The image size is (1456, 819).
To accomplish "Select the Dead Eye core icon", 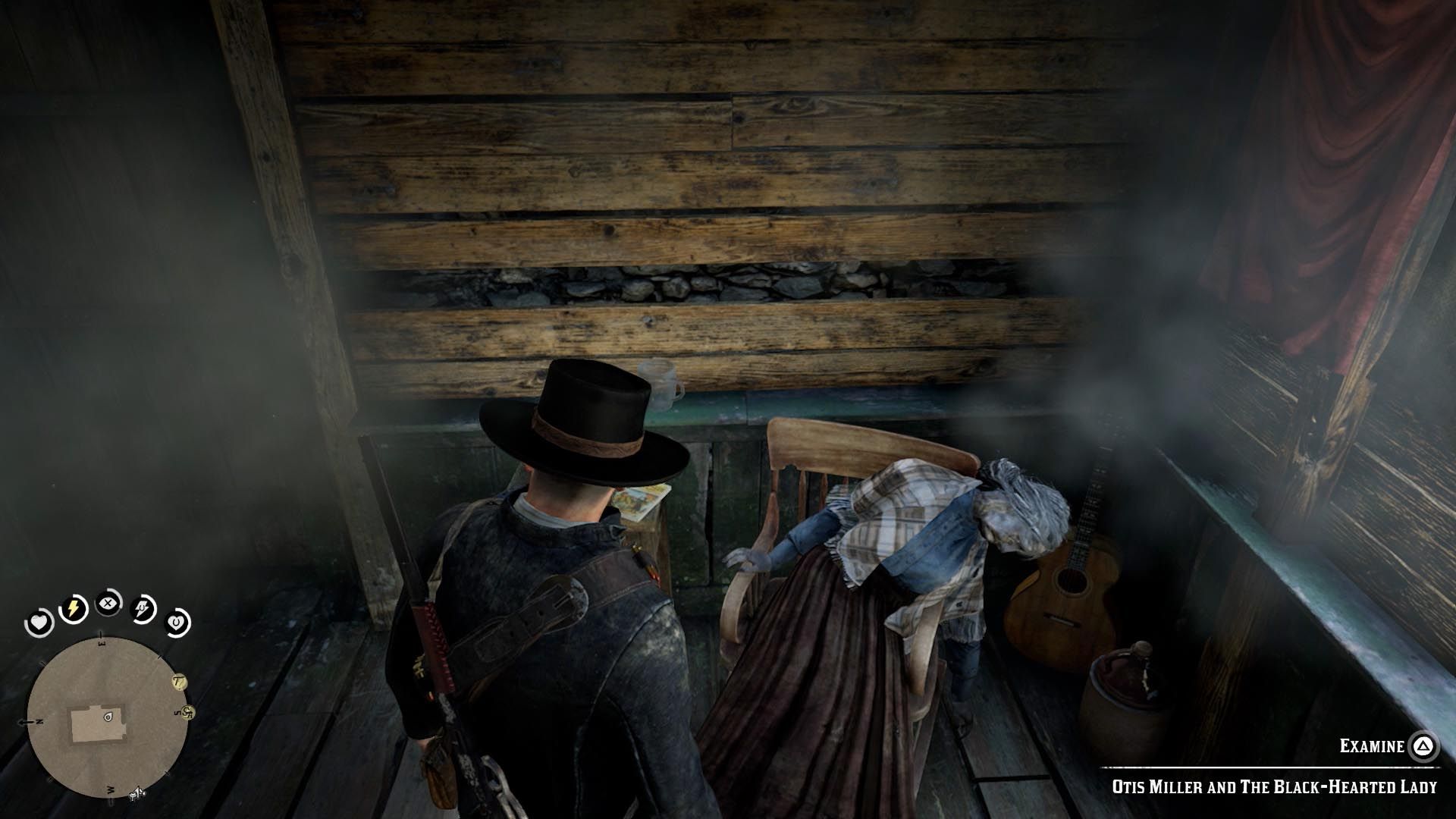I will pos(108,604).
